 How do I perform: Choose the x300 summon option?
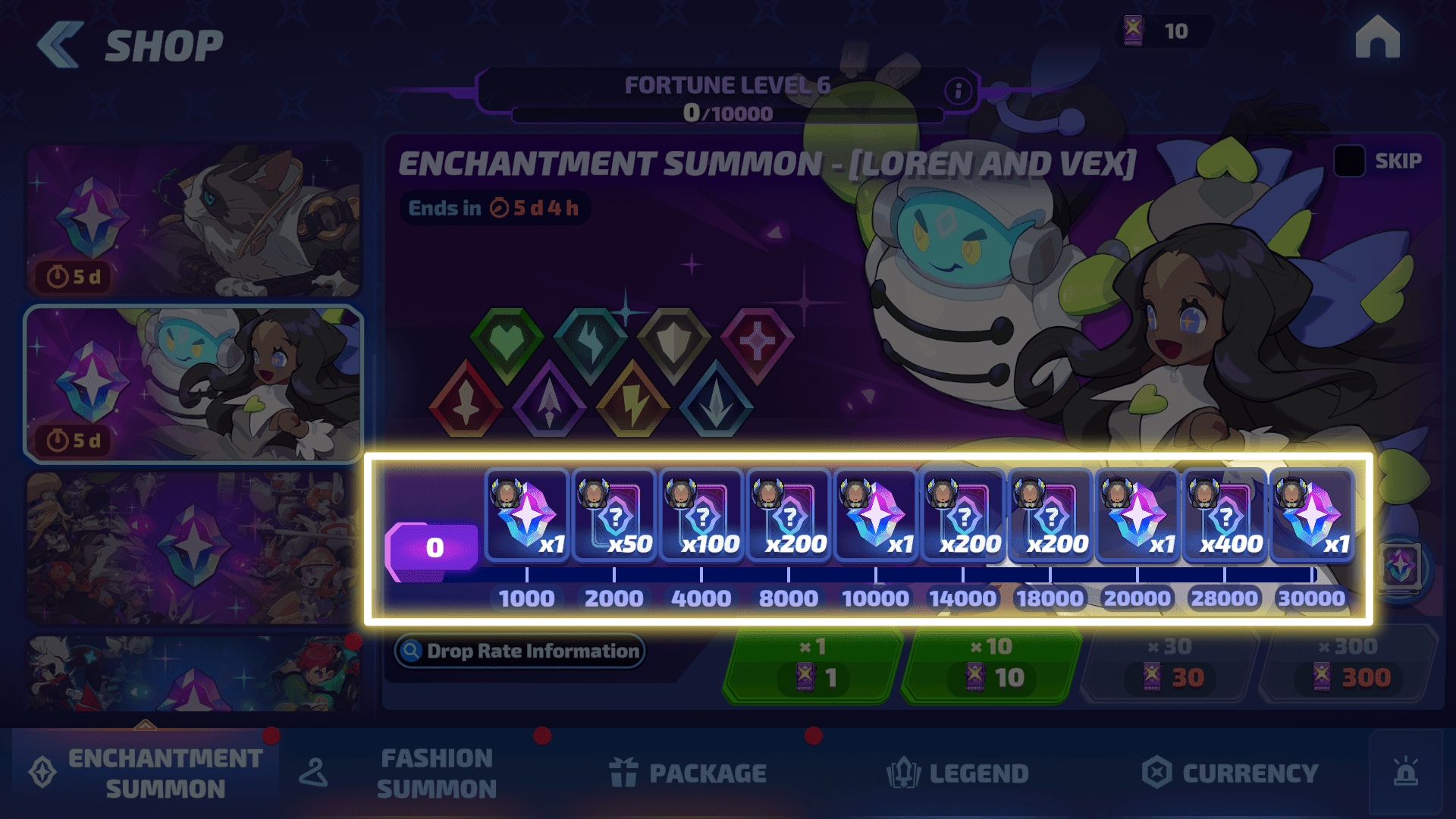coord(1348,664)
